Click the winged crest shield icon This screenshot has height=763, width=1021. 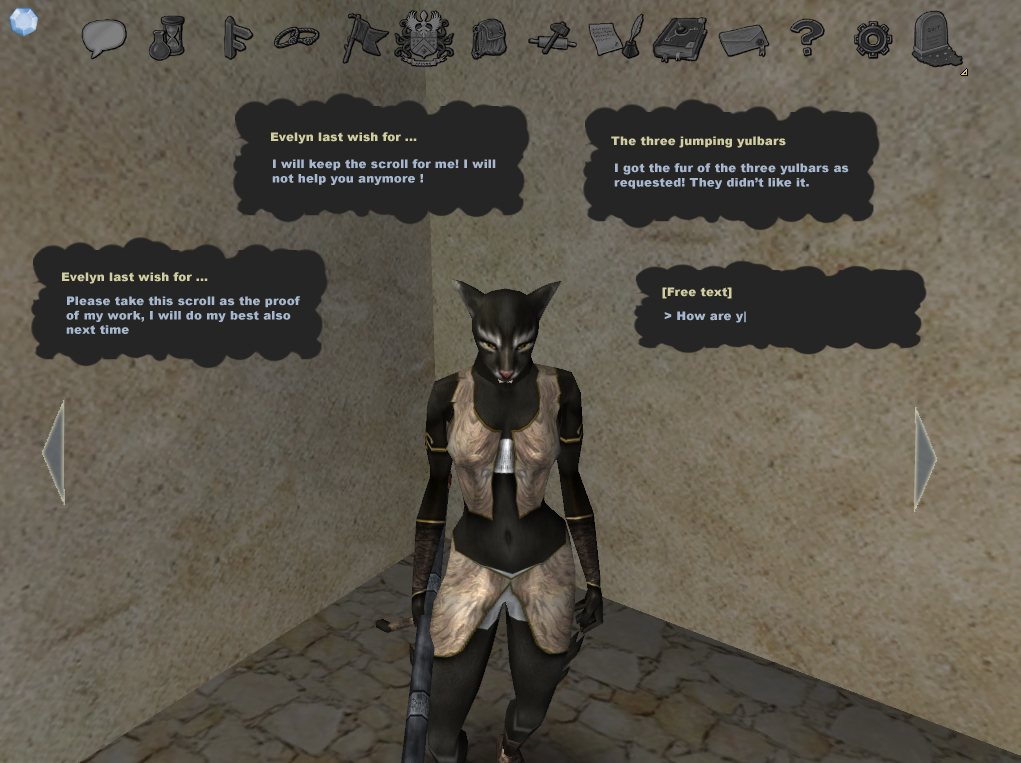click(425, 38)
